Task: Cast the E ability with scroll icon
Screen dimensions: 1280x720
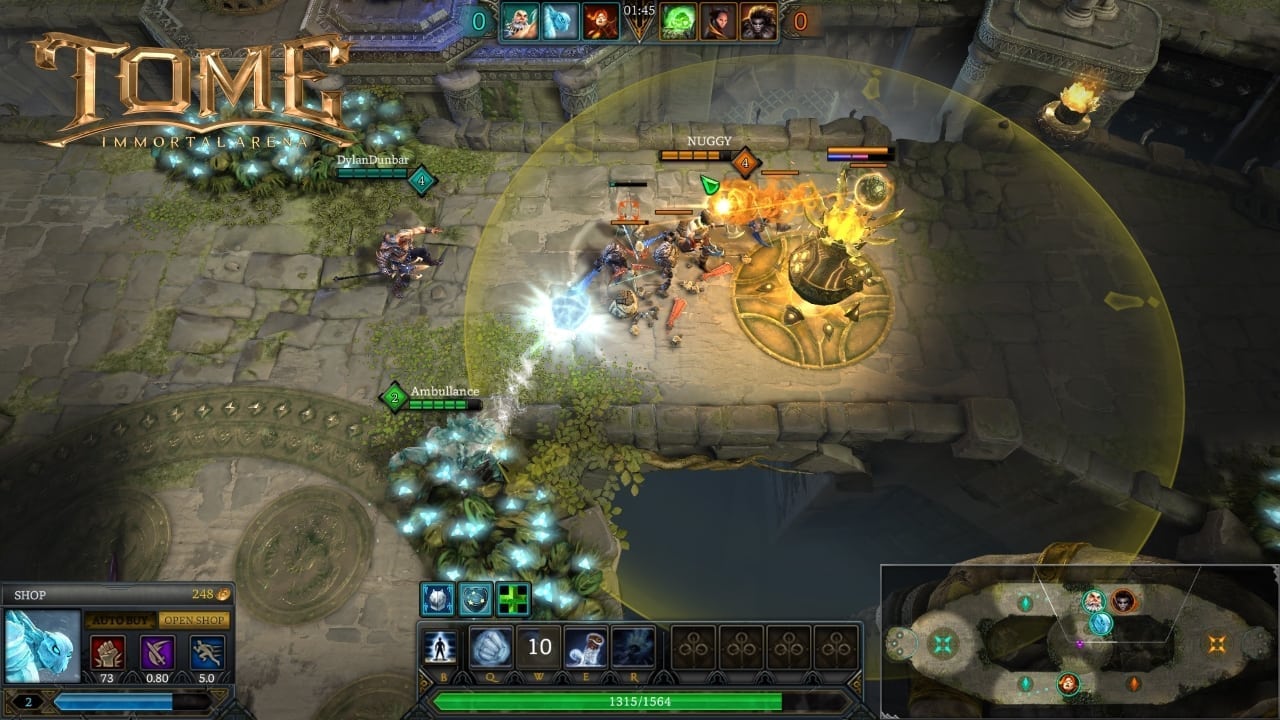Action: [x=586, y=647]
